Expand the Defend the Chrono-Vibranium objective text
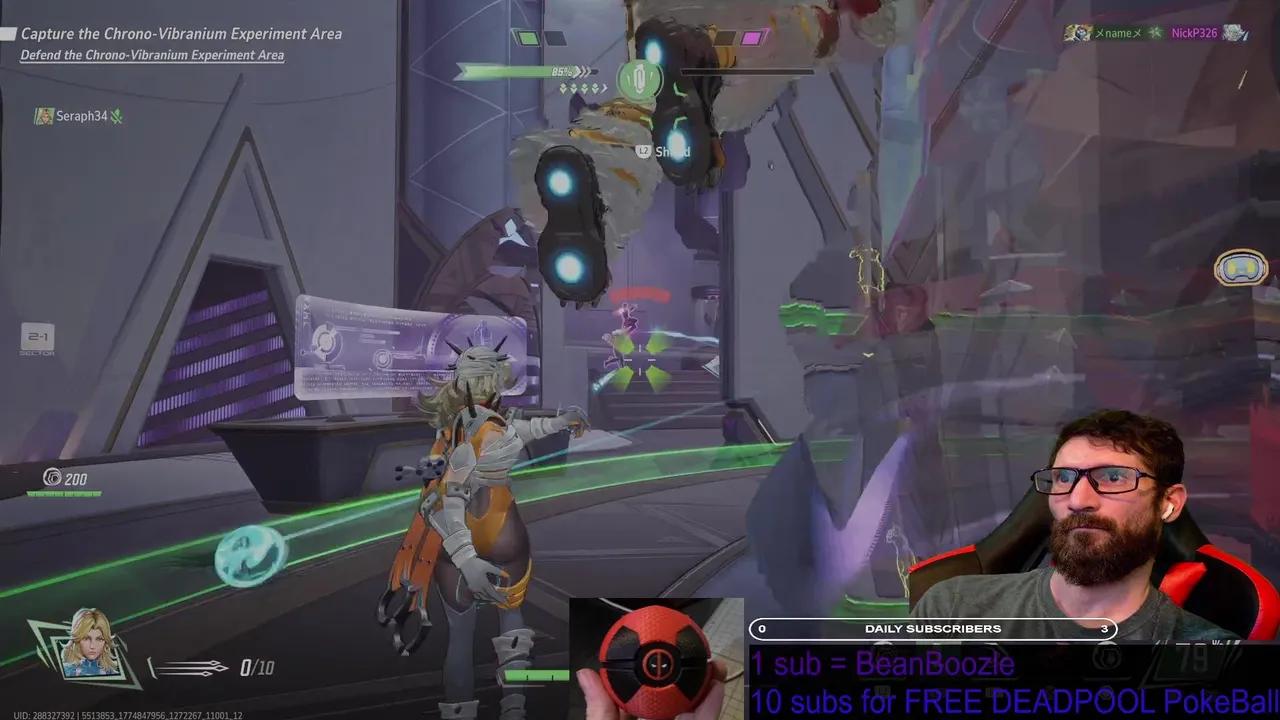 152,55
